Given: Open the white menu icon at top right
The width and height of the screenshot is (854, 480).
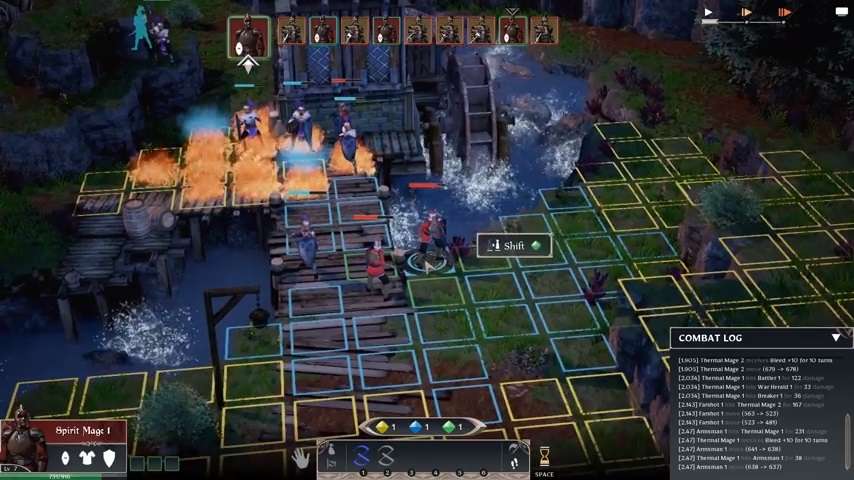Looking at the screenshot, I should coord(841,12).
